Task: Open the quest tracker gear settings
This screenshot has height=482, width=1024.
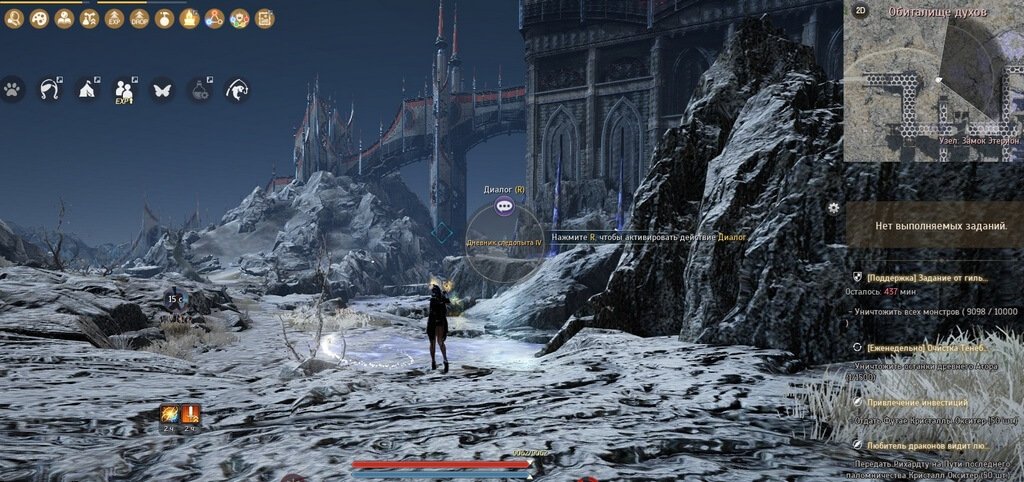Action: tap(834, 208)
